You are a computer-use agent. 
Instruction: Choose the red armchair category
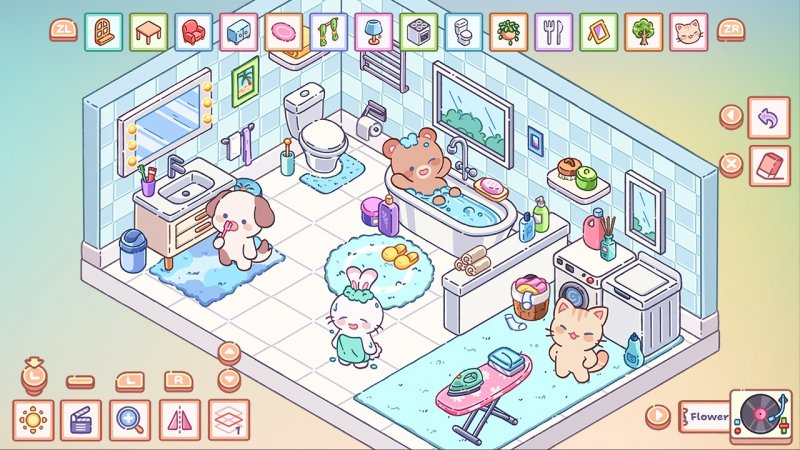pyautogui.click(x=194, y=31)
